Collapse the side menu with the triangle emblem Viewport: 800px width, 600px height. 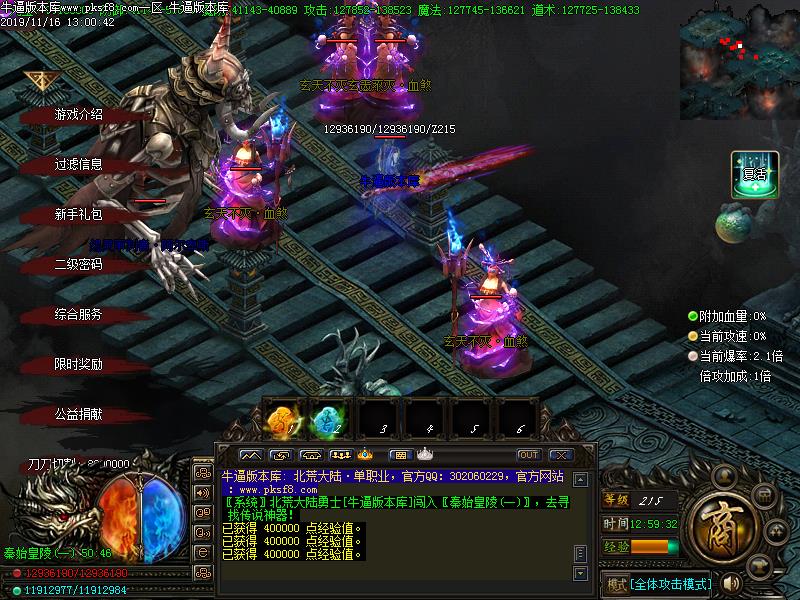coord(40,81)
